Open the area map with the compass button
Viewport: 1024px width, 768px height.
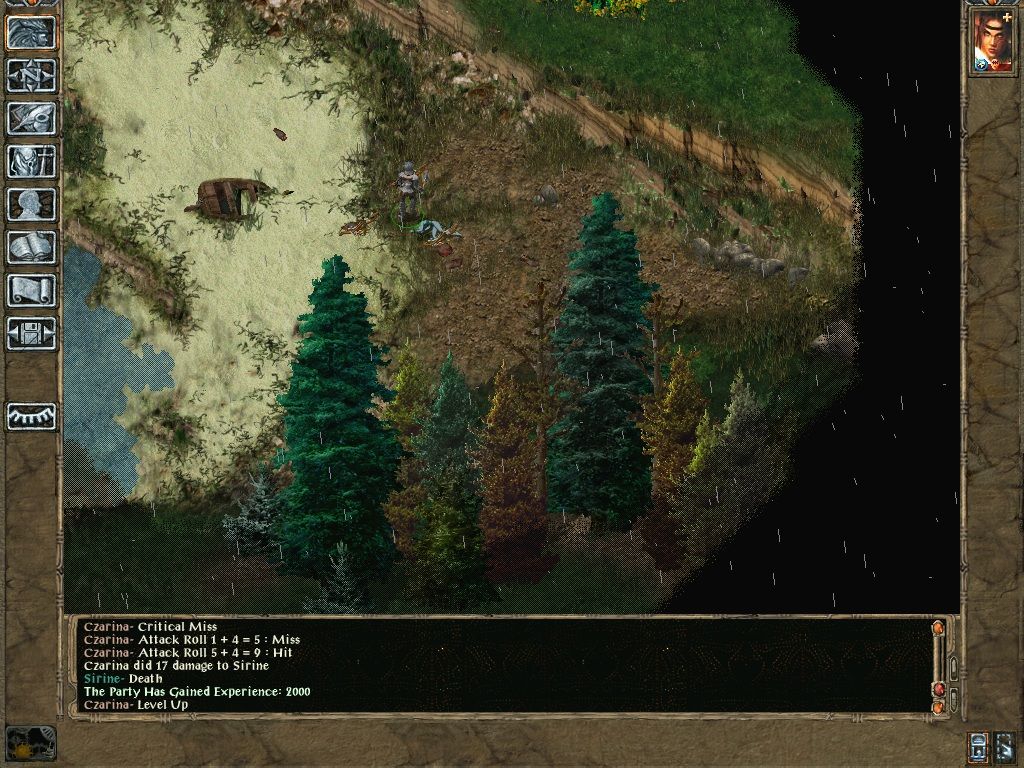[x=31, y=75]
